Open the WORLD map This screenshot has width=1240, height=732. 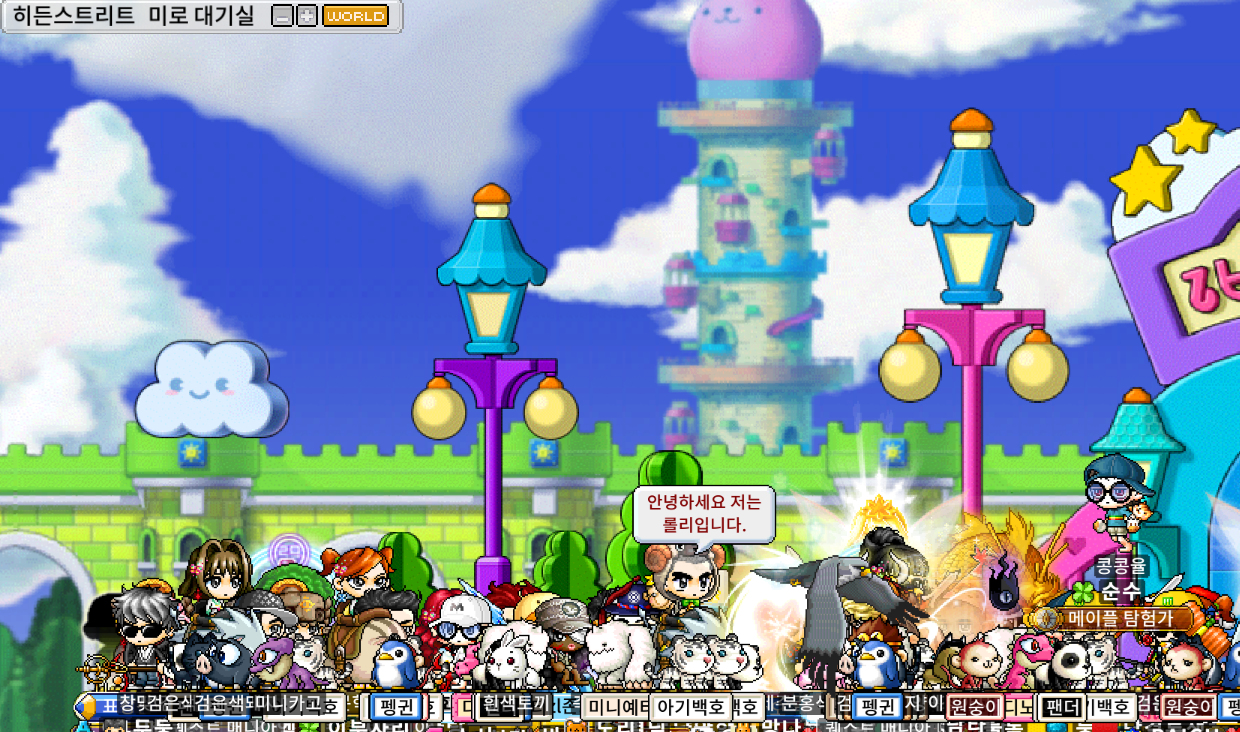355,16
